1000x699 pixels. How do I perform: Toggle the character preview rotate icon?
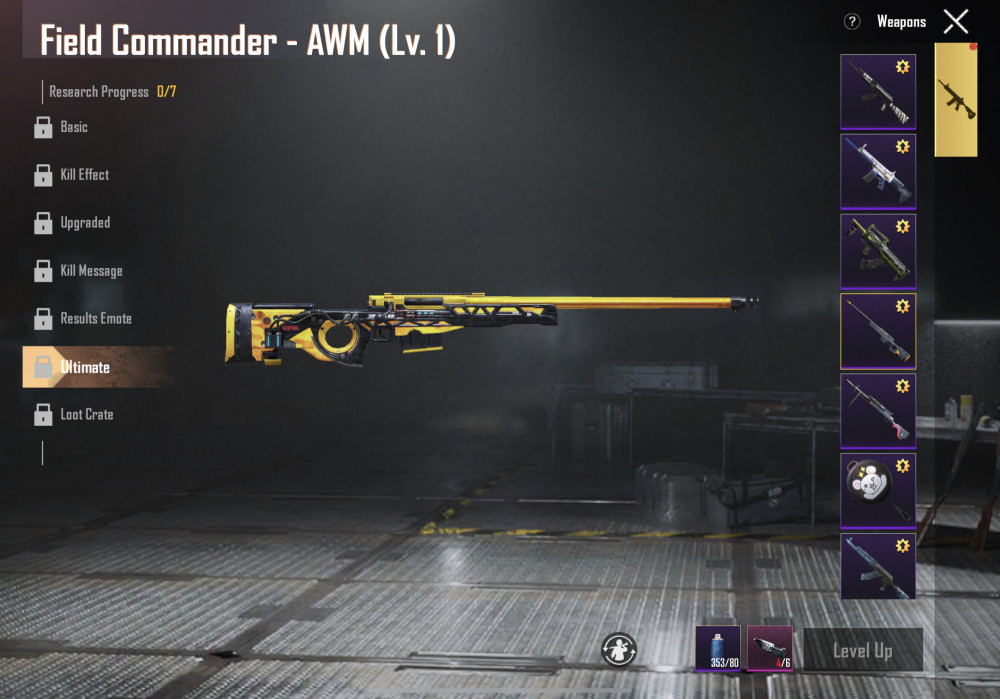pos(619,650)
